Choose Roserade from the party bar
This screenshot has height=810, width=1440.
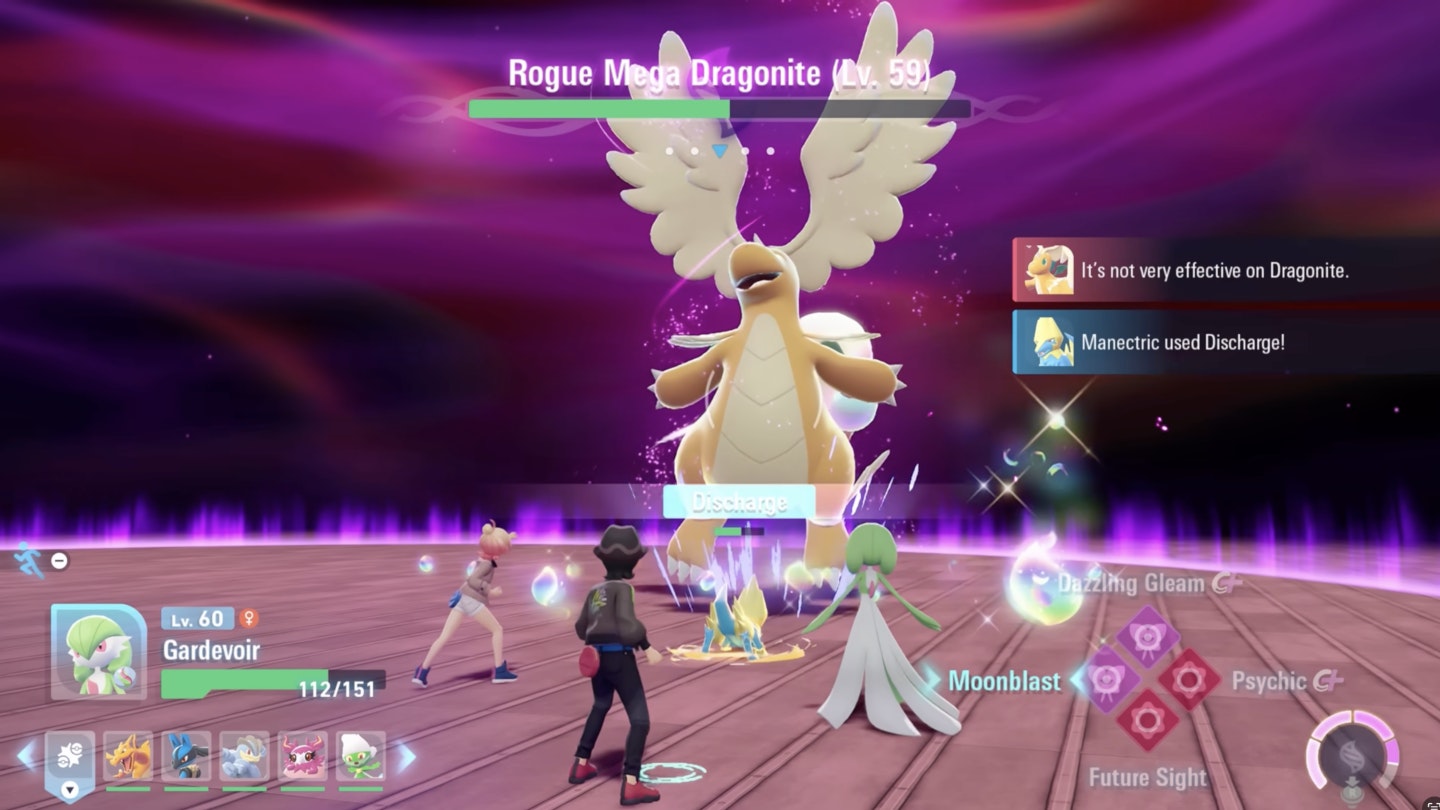(360, 757)
